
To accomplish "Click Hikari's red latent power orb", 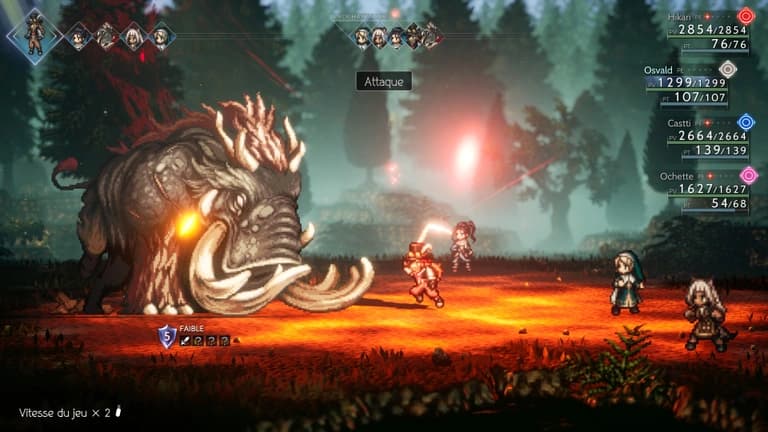I will pos(745,16).
